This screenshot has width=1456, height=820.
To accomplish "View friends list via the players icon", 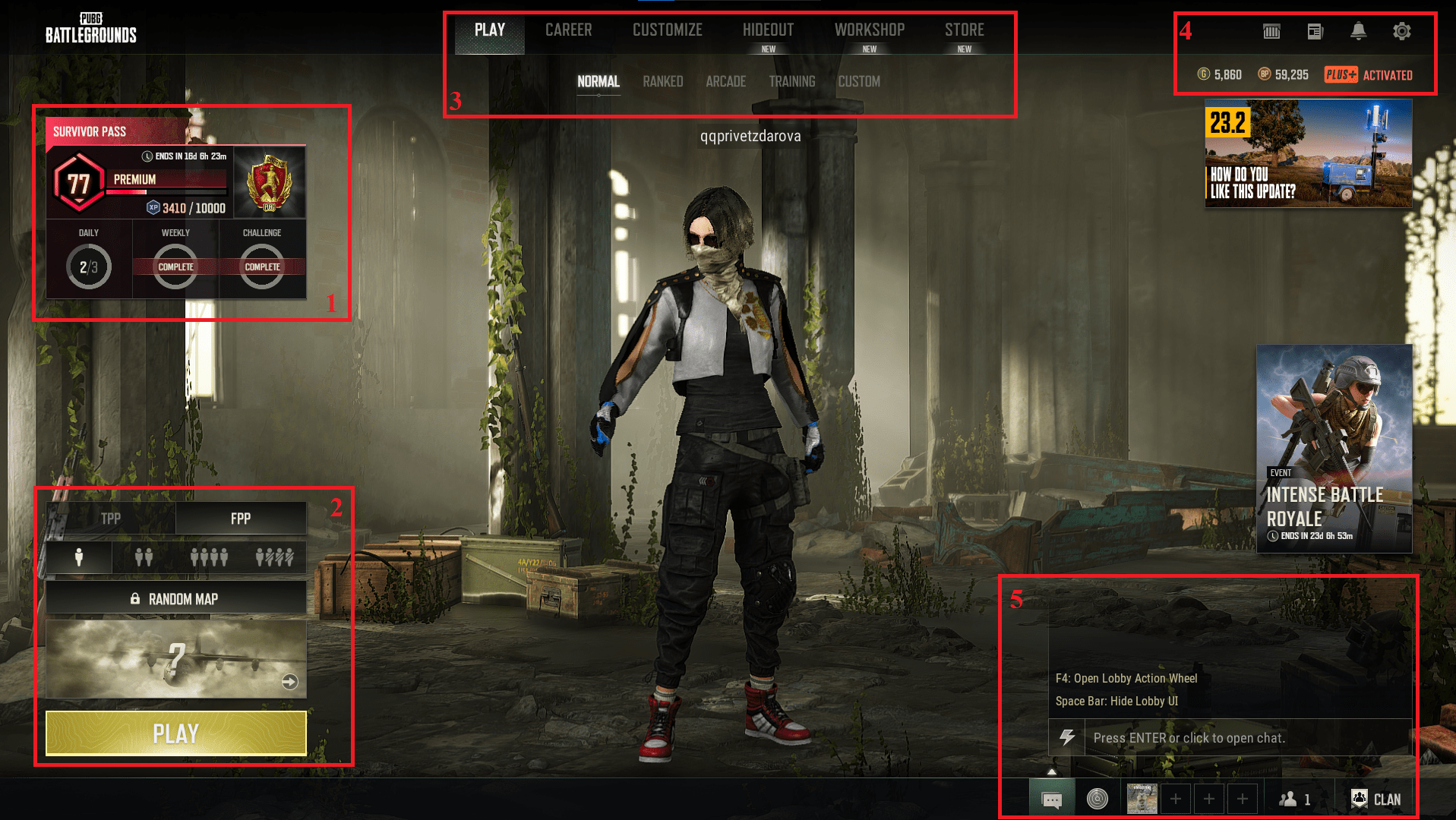I will point(1290,799).
